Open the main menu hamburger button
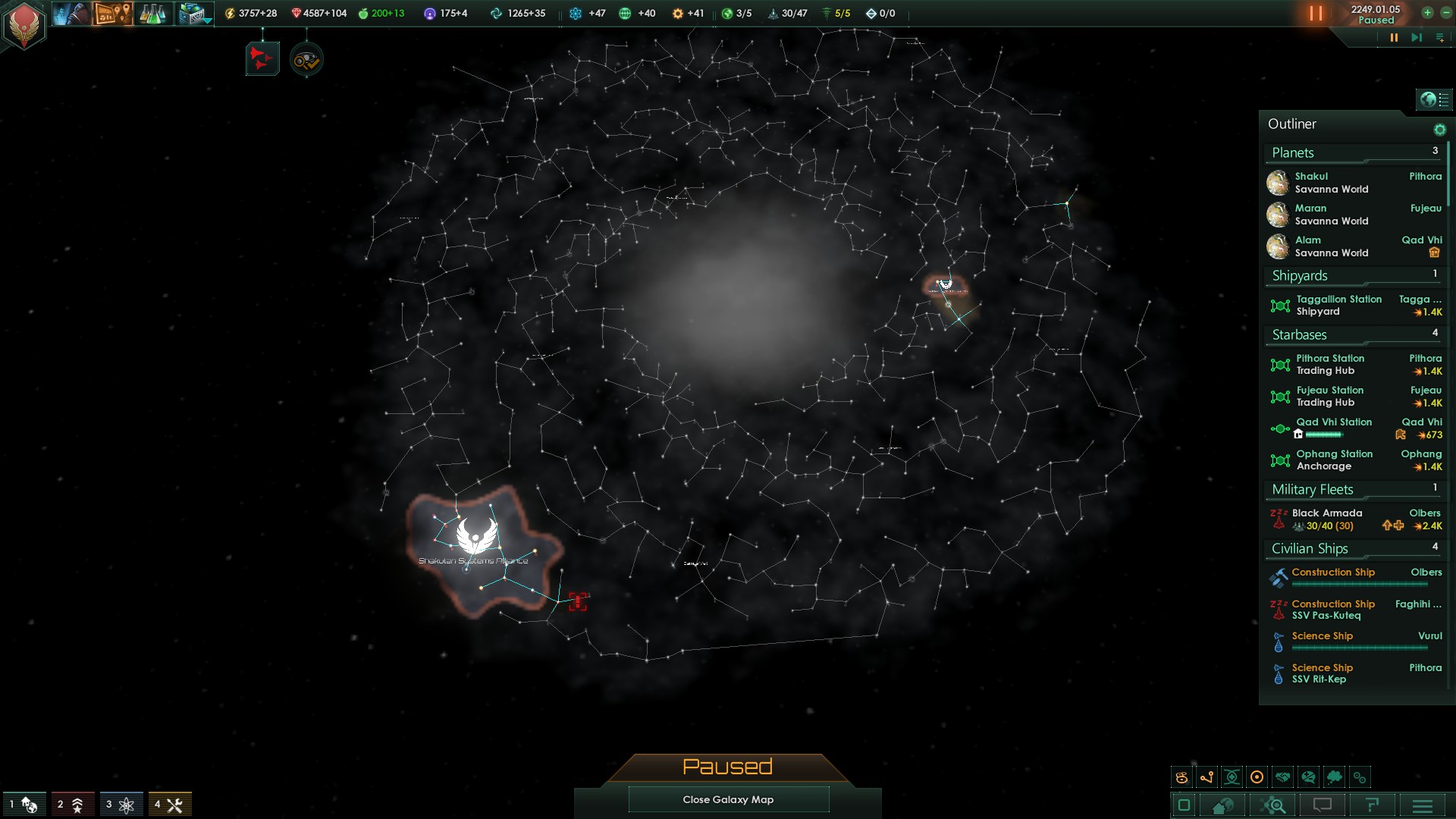Image resolution: width=1456 pixels, height=819 pixels. (x=1423, y=805)
